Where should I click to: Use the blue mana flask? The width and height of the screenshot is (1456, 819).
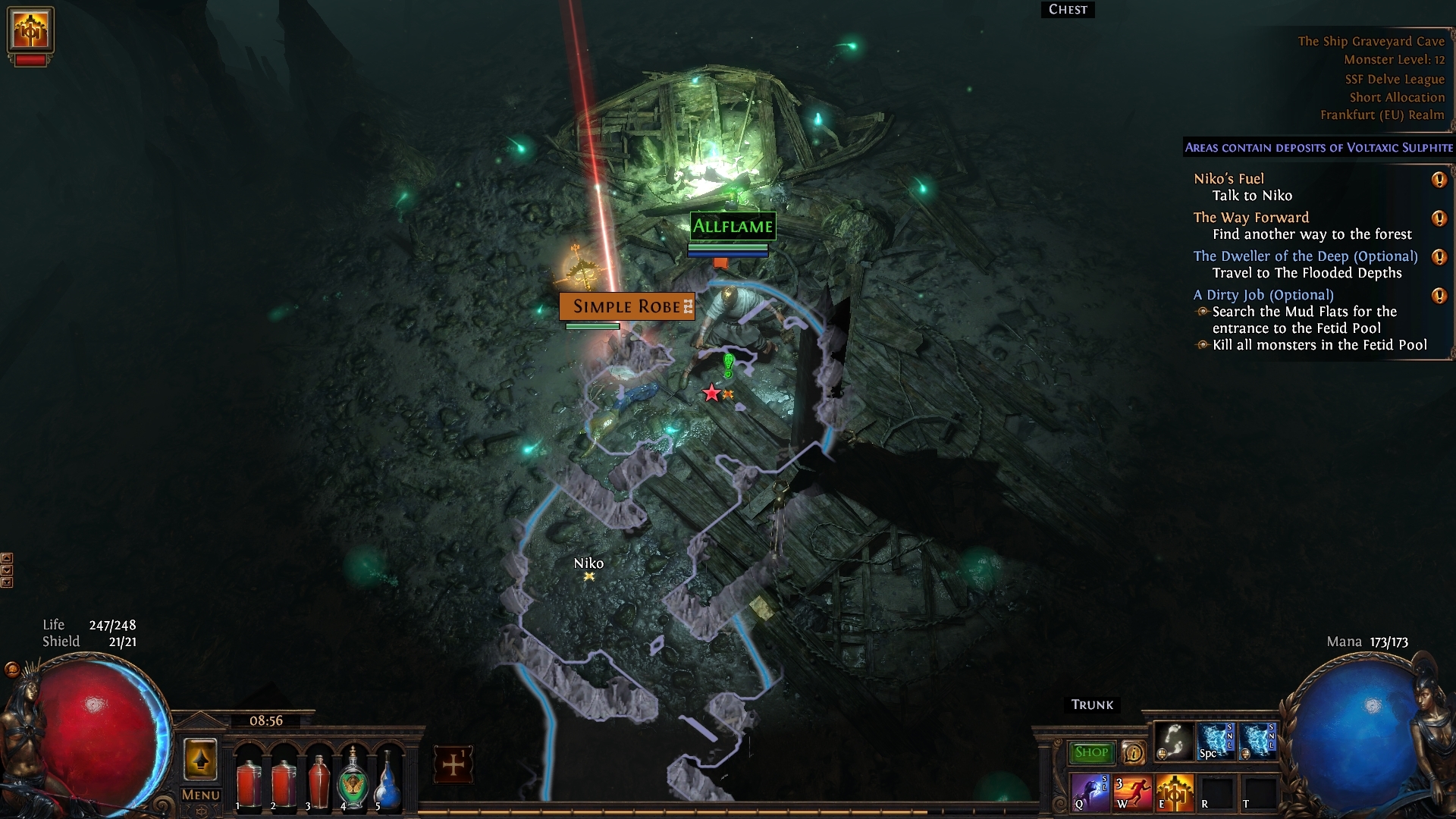click(388, 780)
